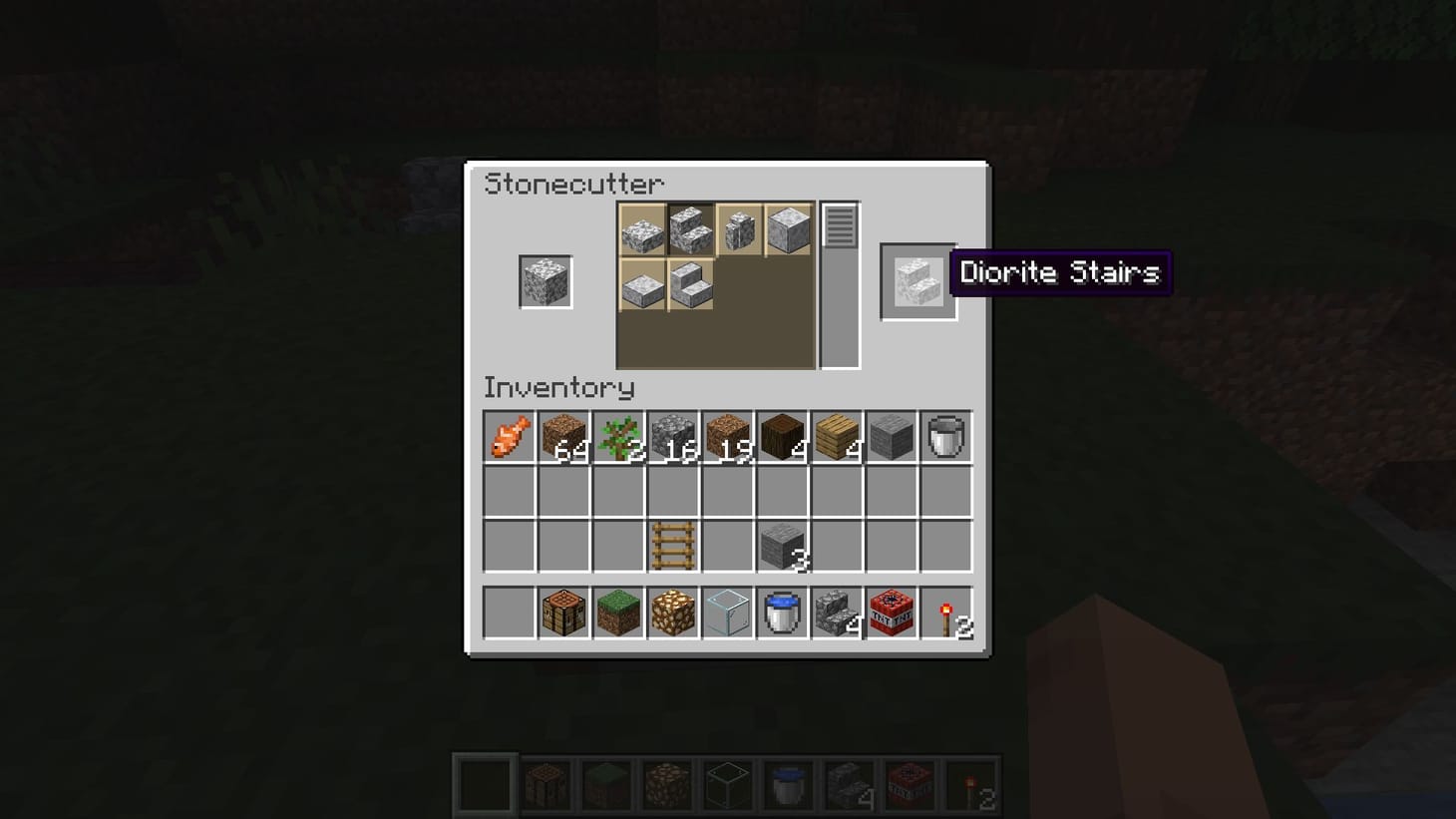Click the highlighted Diorite Stairs recipe
This screenshot has width=1456, height=819.
tap(691, 230)
